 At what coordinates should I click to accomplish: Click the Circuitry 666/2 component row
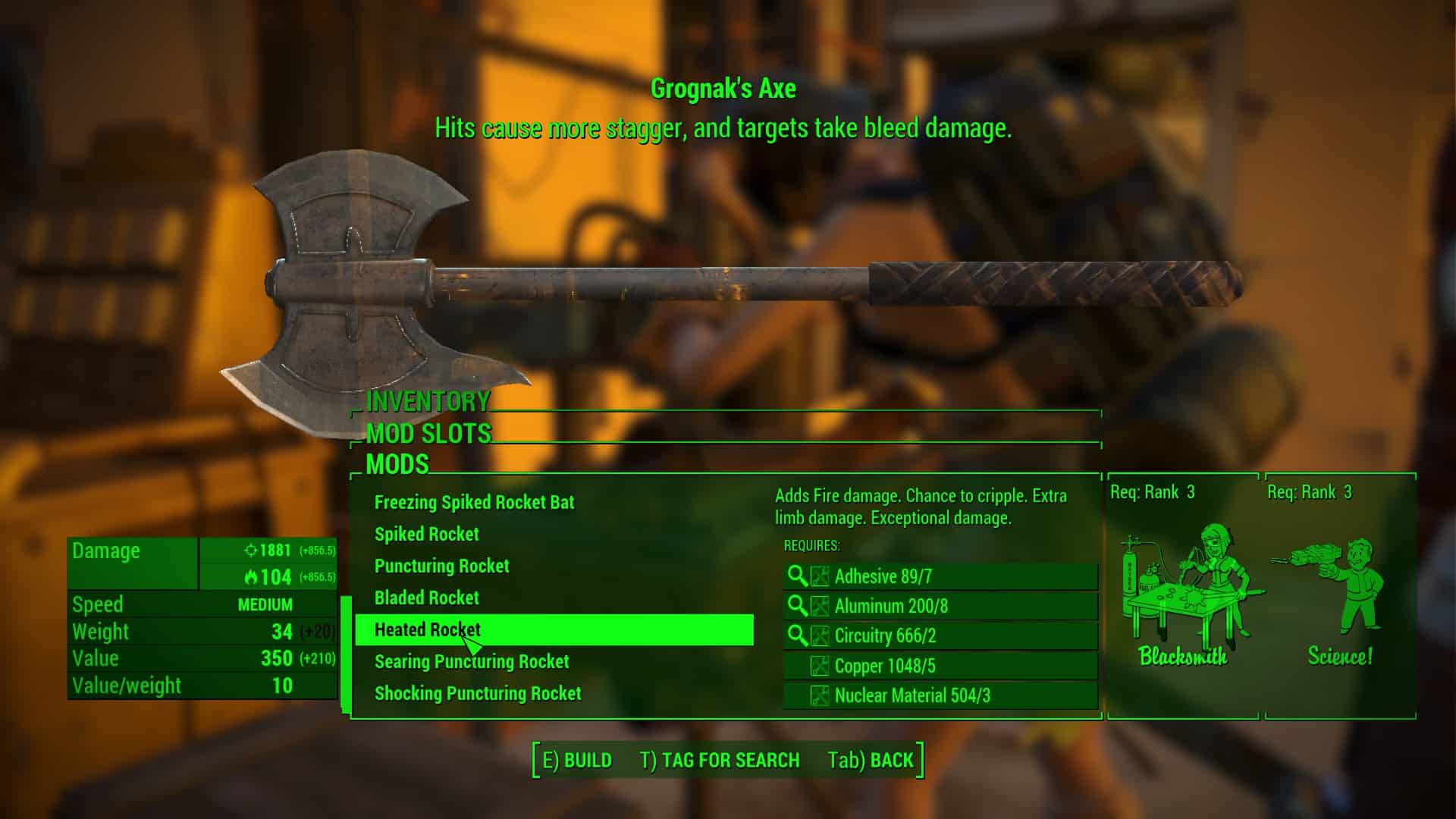pos(940,635)
